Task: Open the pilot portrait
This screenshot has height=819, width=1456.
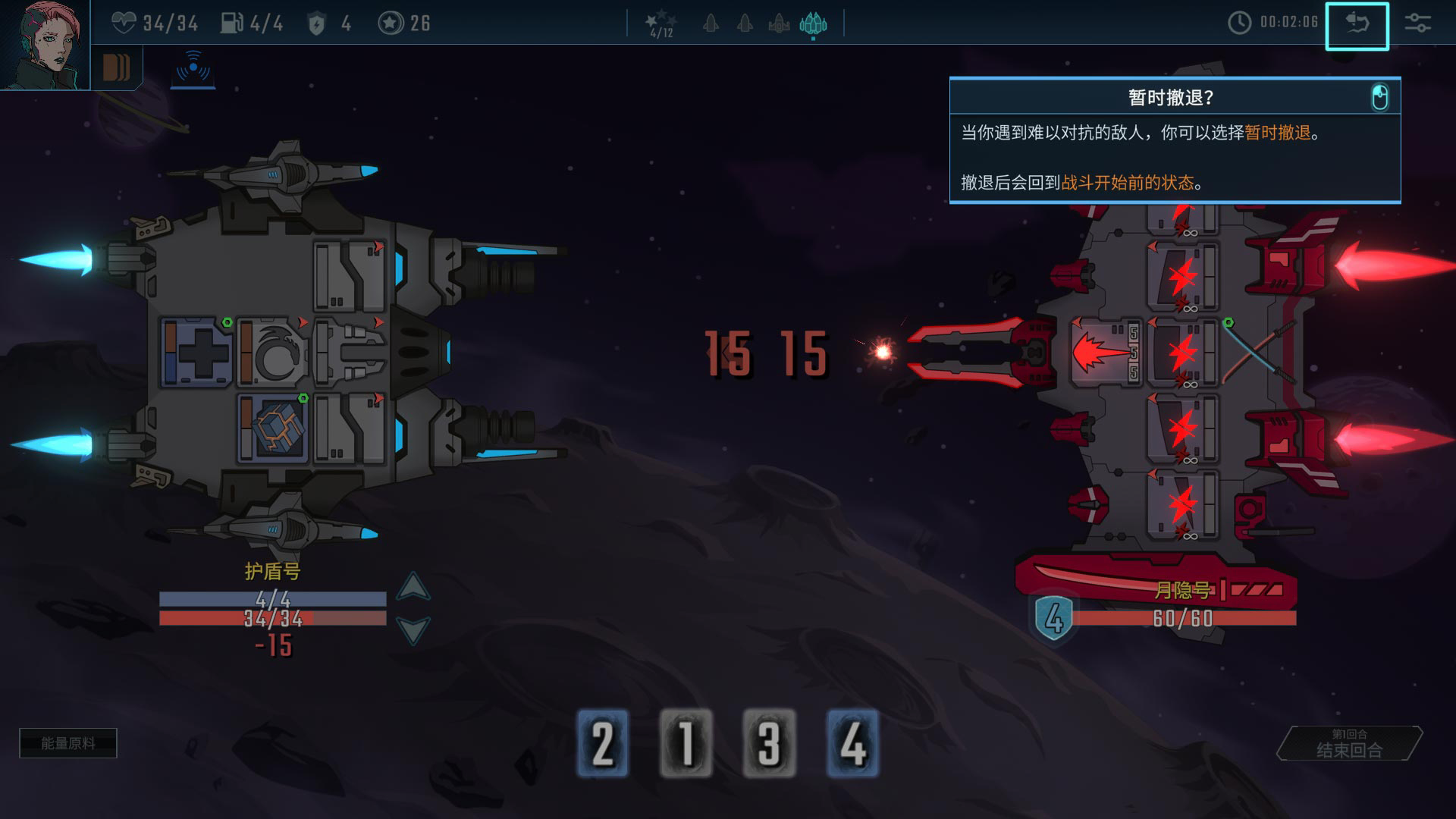Action: click(x=44, y=44)
